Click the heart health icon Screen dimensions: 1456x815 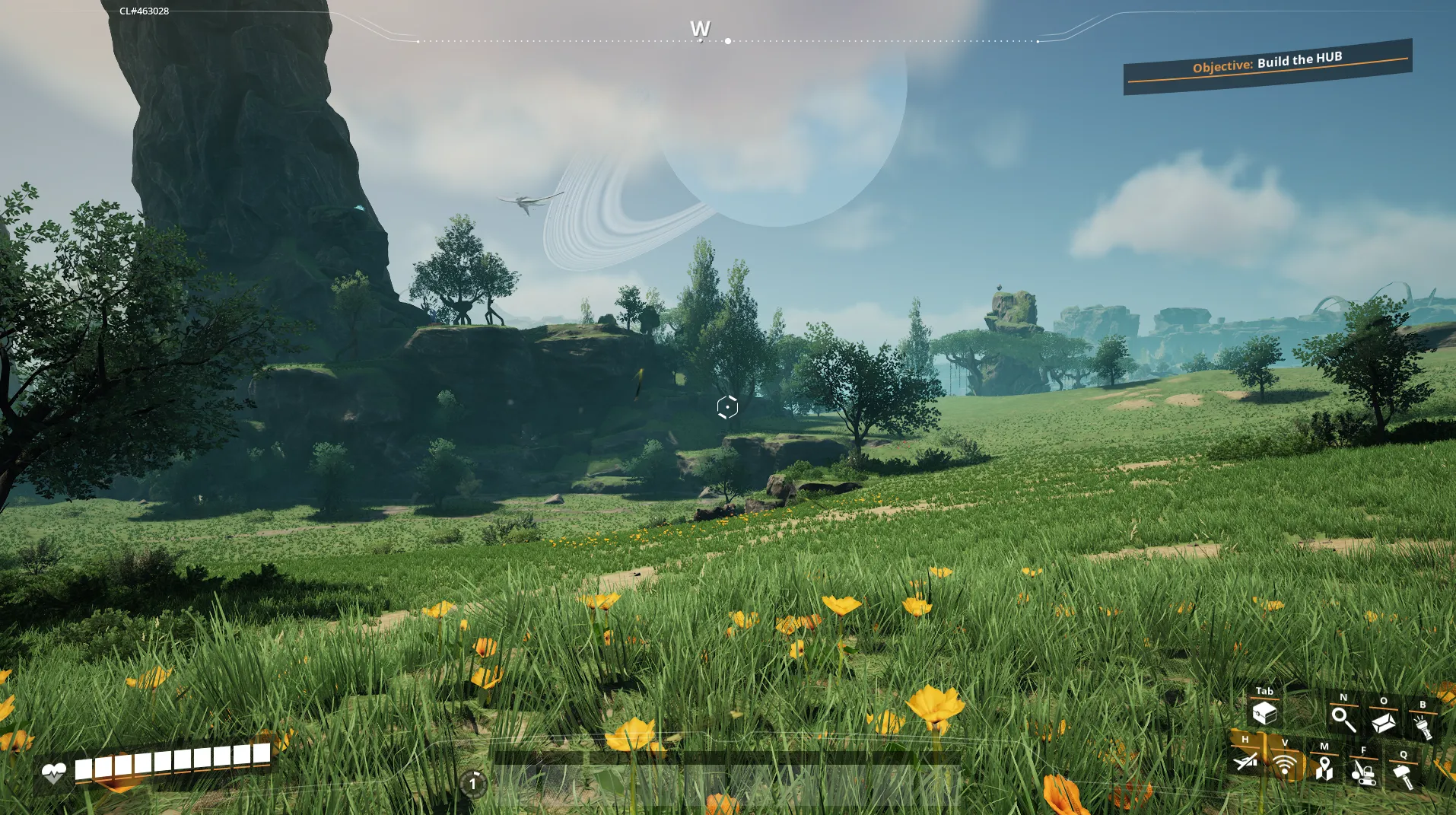click(56, 772)
